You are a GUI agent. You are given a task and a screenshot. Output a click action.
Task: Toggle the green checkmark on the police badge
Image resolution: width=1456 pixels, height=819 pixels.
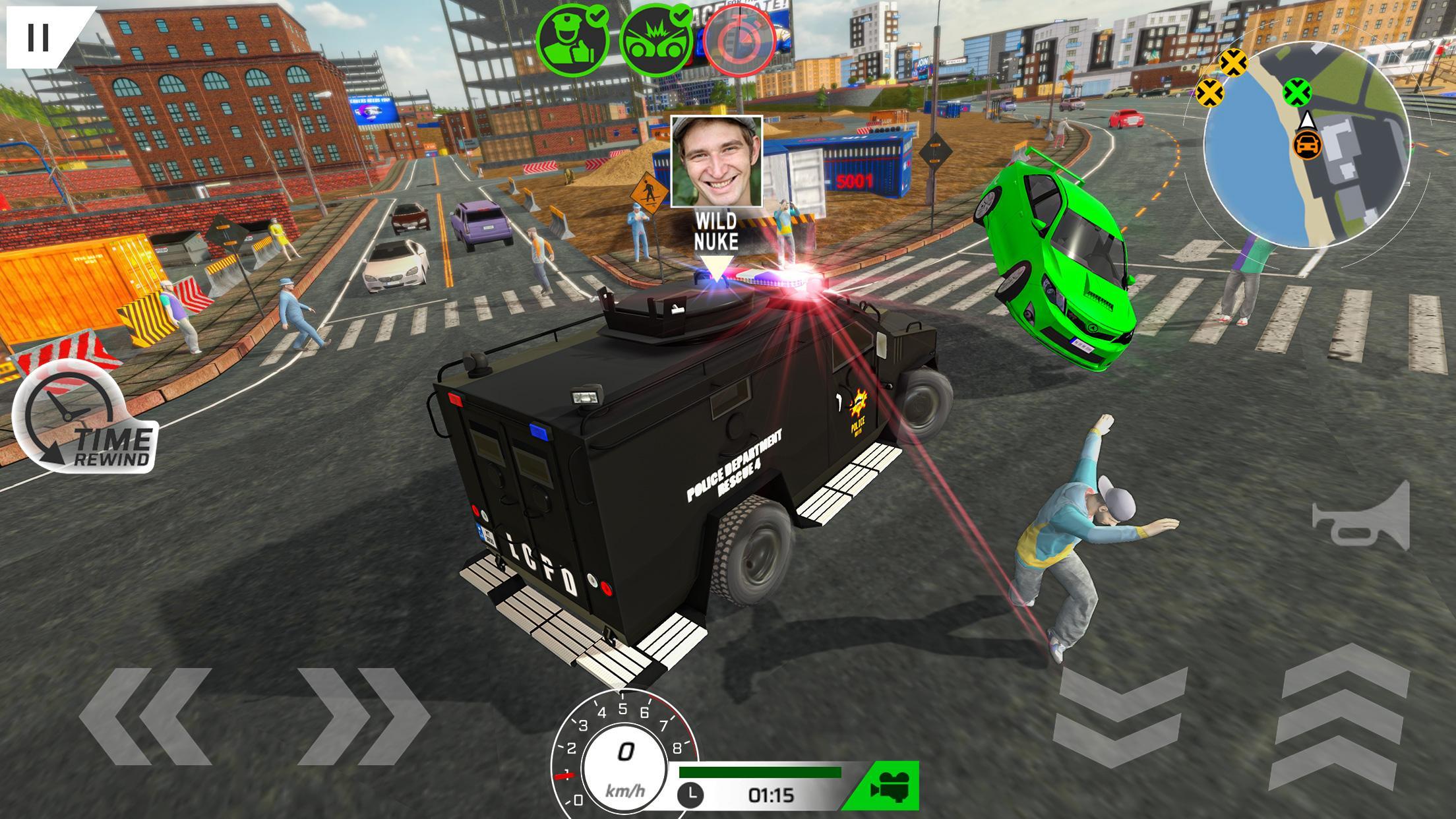point(595,16)
